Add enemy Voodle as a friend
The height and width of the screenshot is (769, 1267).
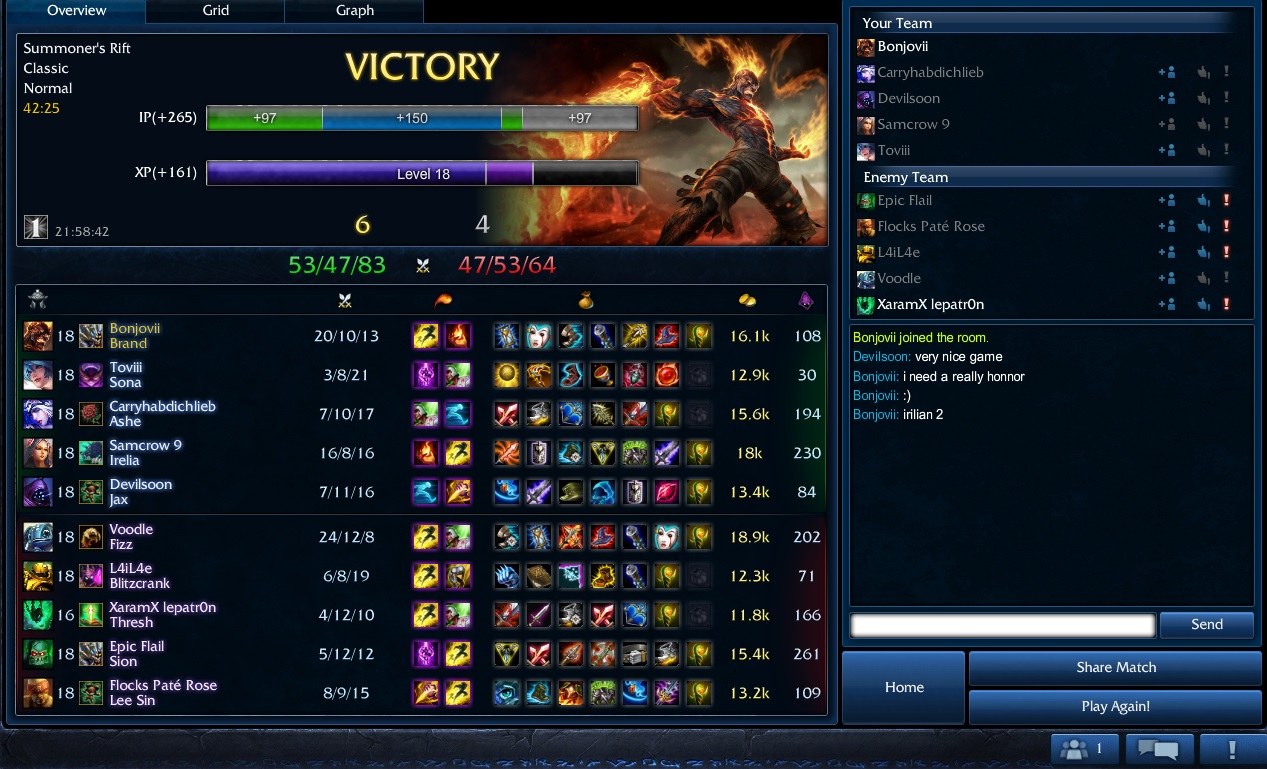point(1166,278)
